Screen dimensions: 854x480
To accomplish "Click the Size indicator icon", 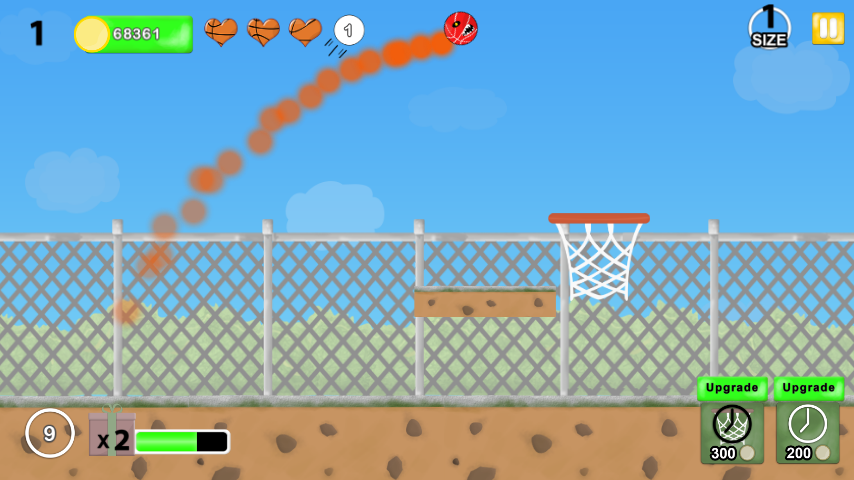I will coord(769,27).
